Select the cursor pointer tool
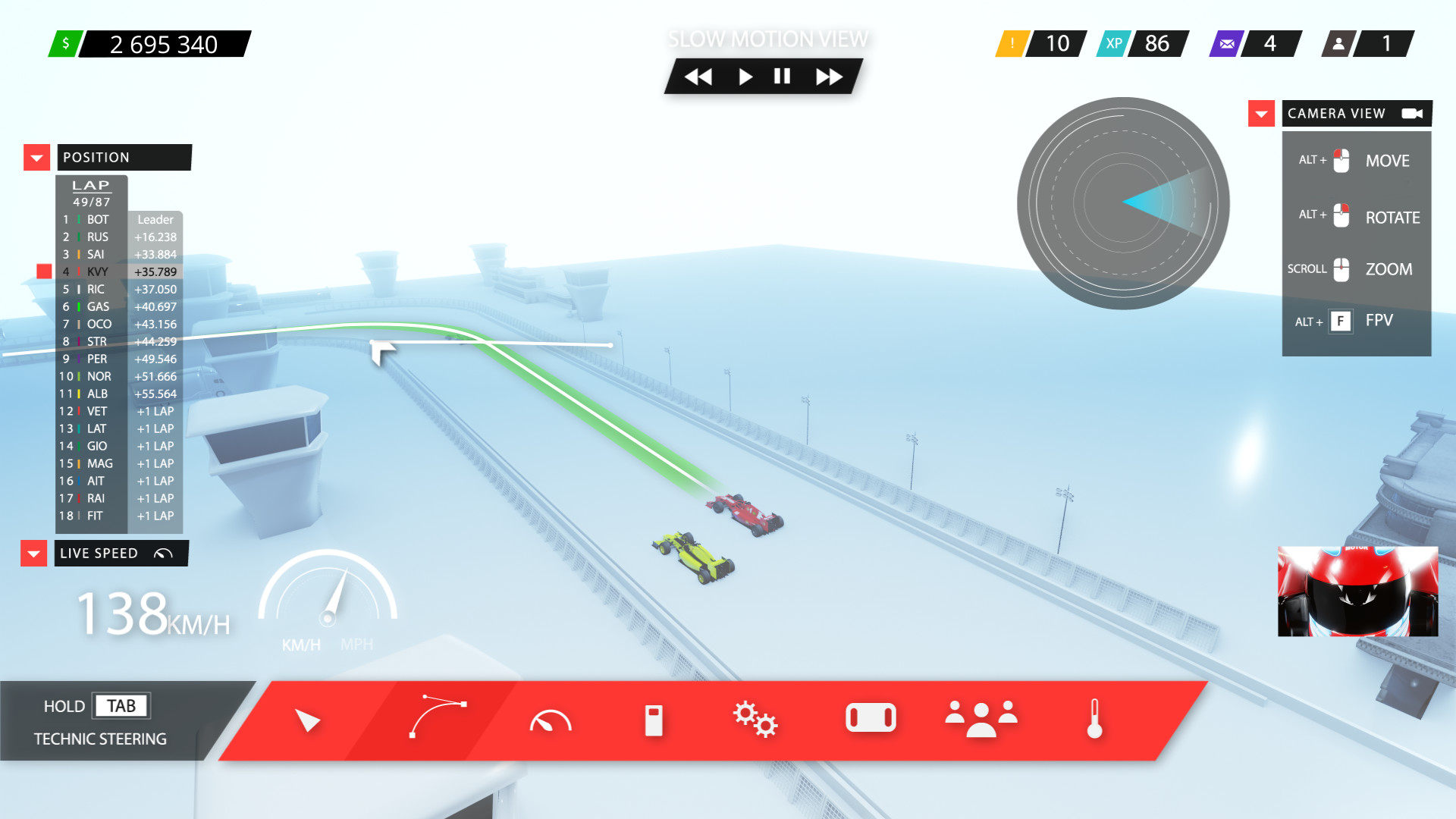The height and width of the screenshot is (819, 1456). tap(308, 720)
